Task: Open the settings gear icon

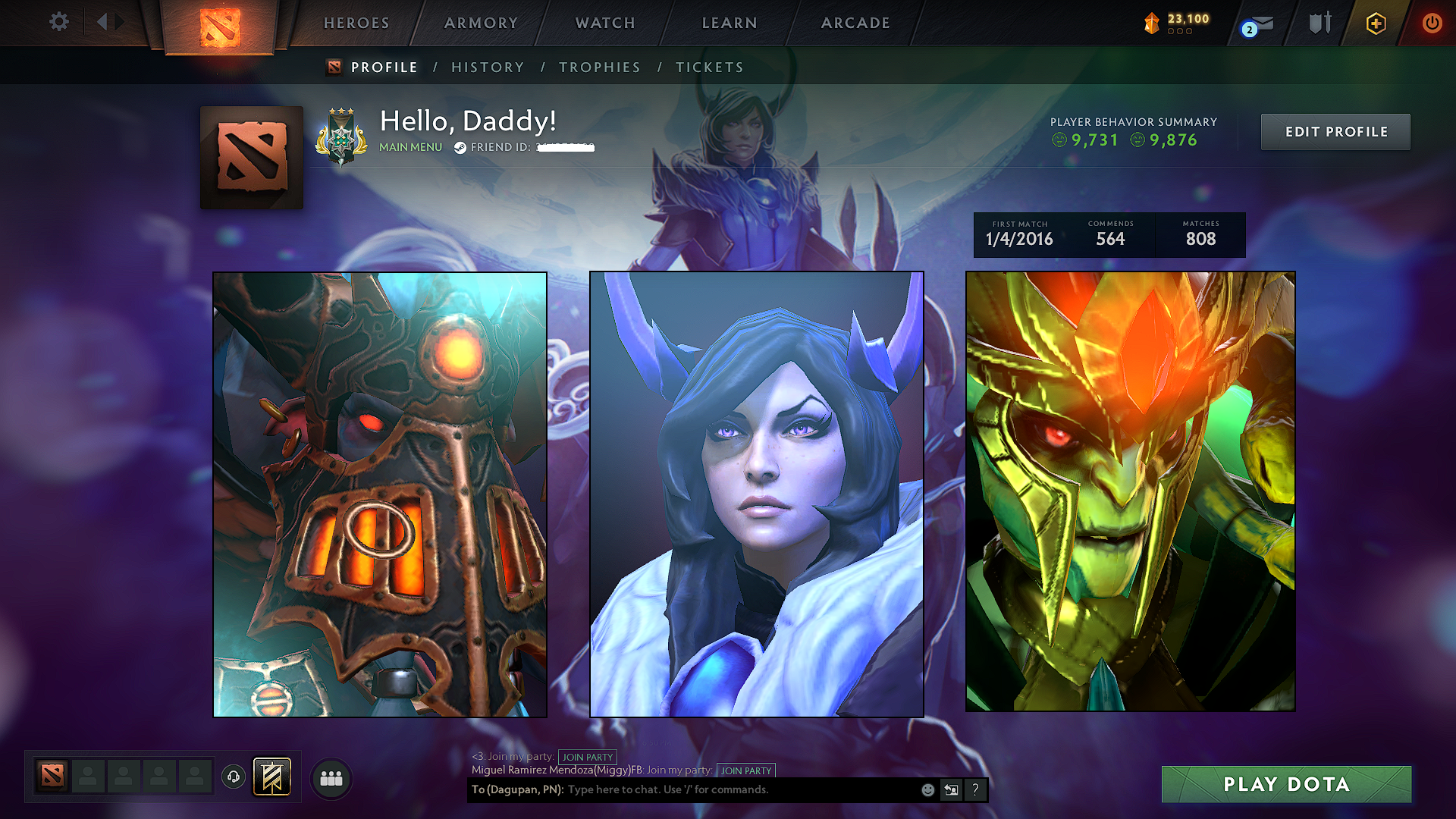Action: tap(59, 22)
